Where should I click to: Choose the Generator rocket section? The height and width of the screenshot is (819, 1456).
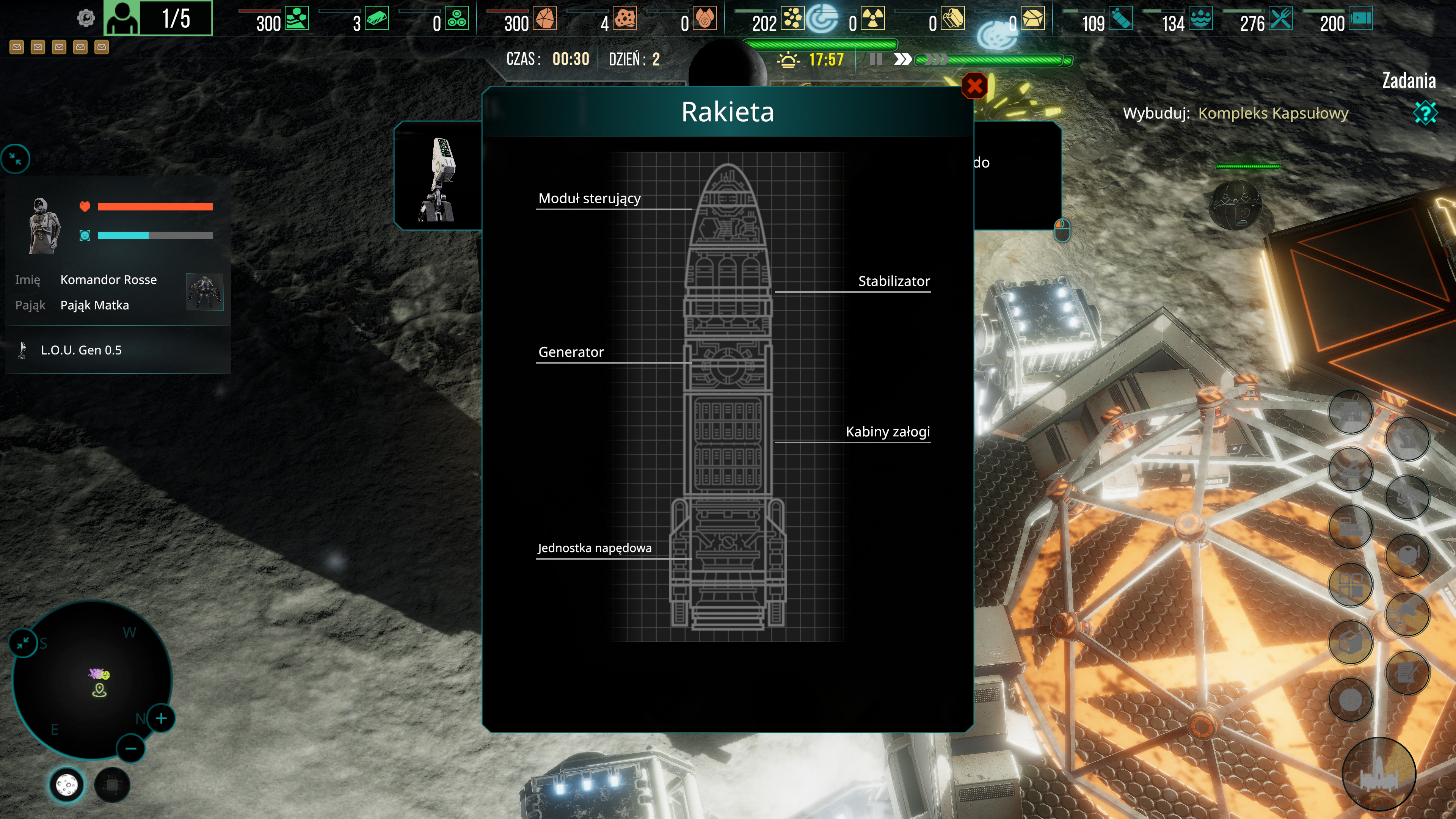pyautogui.click(x=571, y=352)
